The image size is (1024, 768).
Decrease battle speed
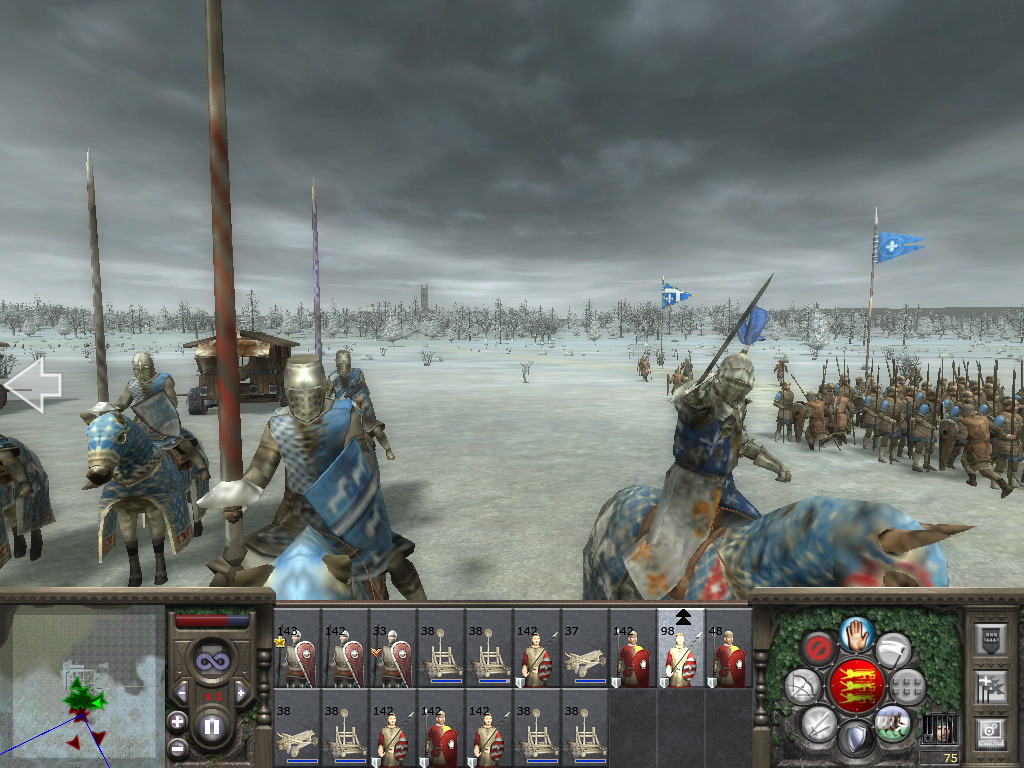click(x=182, y=692)
